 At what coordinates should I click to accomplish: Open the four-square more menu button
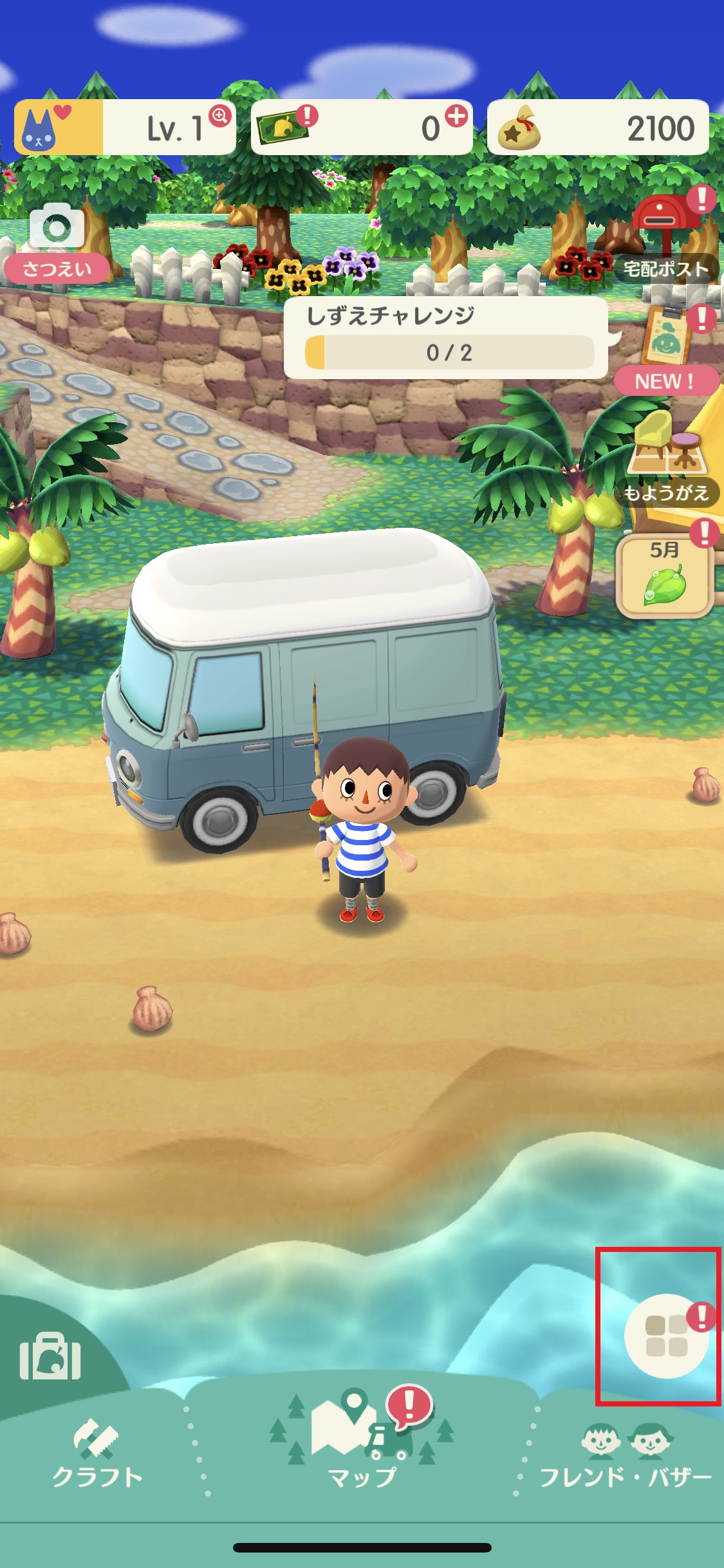[x=667, y=1335]
